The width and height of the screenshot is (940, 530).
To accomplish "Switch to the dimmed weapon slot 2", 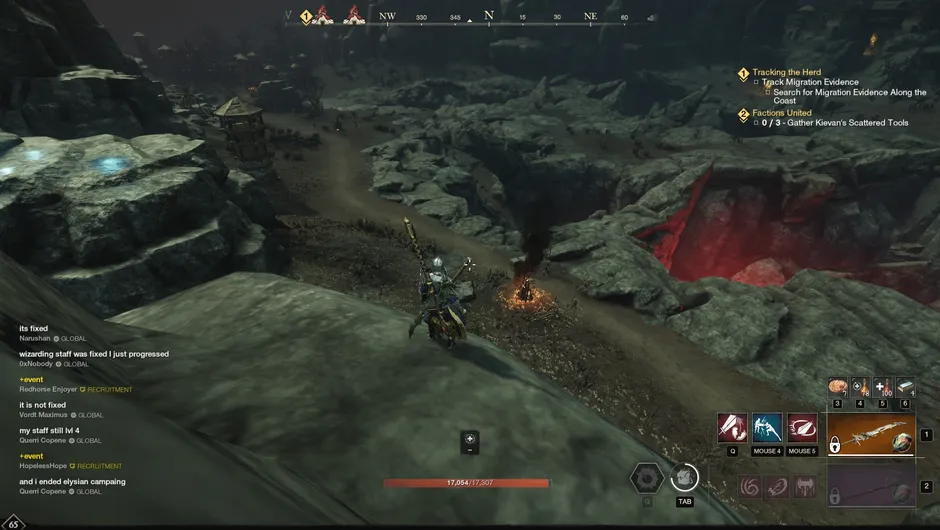I will [x=870, y=488].
